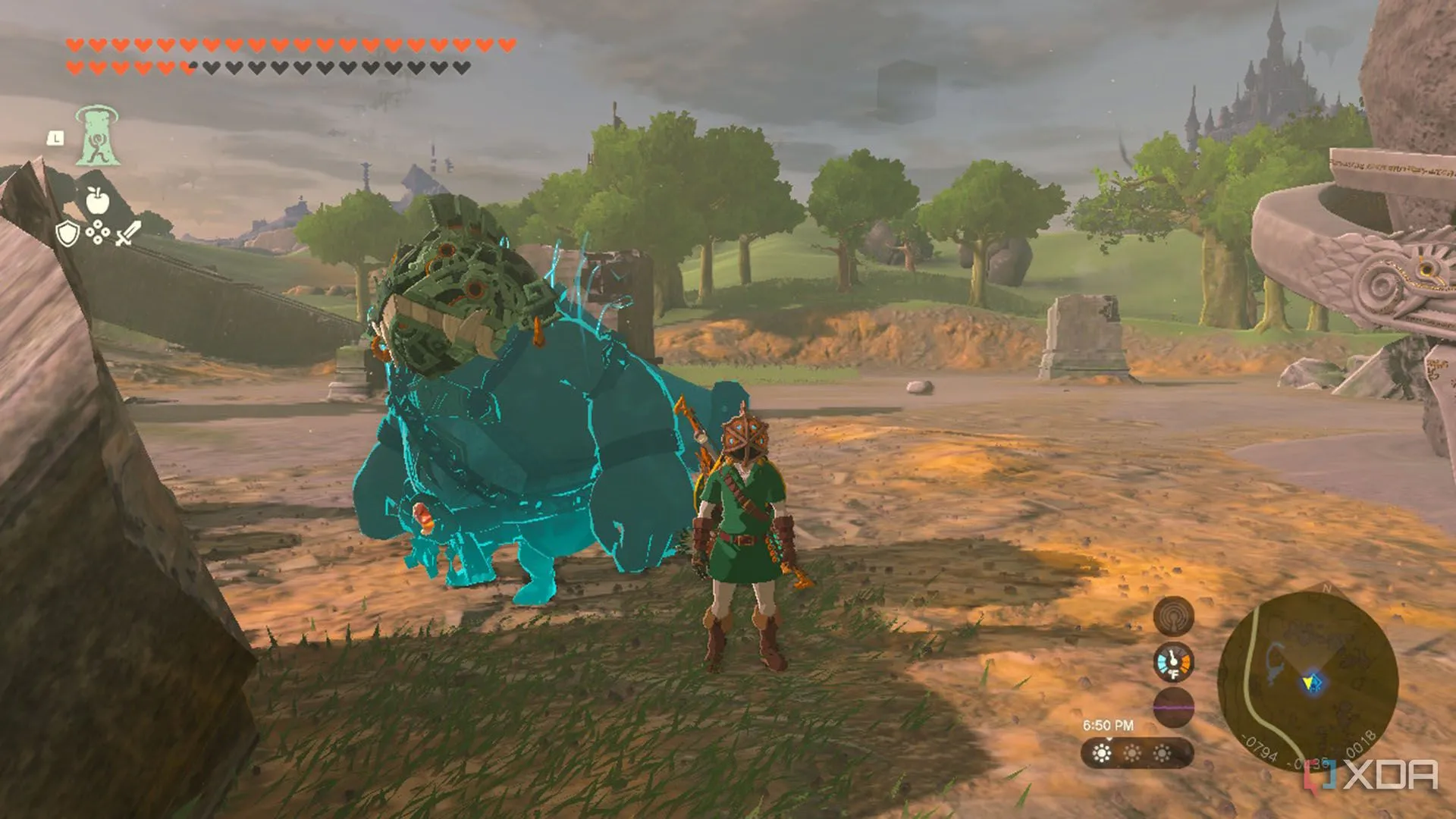Open the shield quick-select icon
This screenshot has width=1456, height=819.
coord(67,233)
